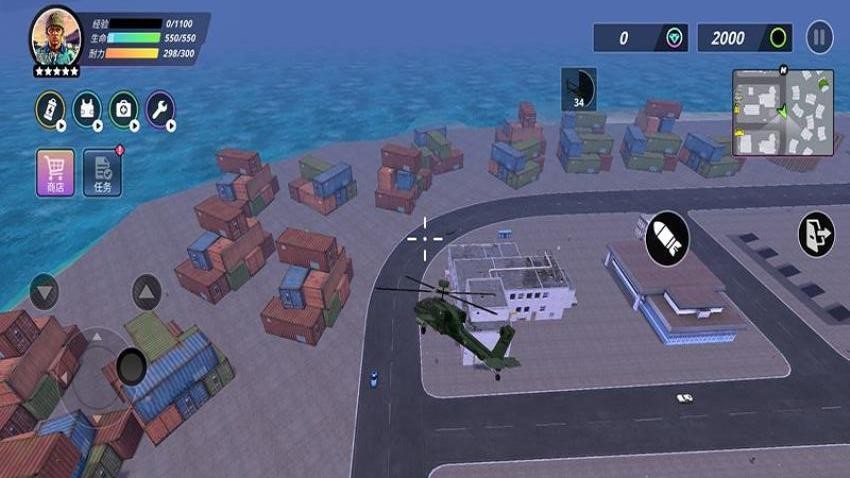The image size is (850, 478).
Task: Select the weapon slot showing 34 ammo
Action: coord(578,89)
